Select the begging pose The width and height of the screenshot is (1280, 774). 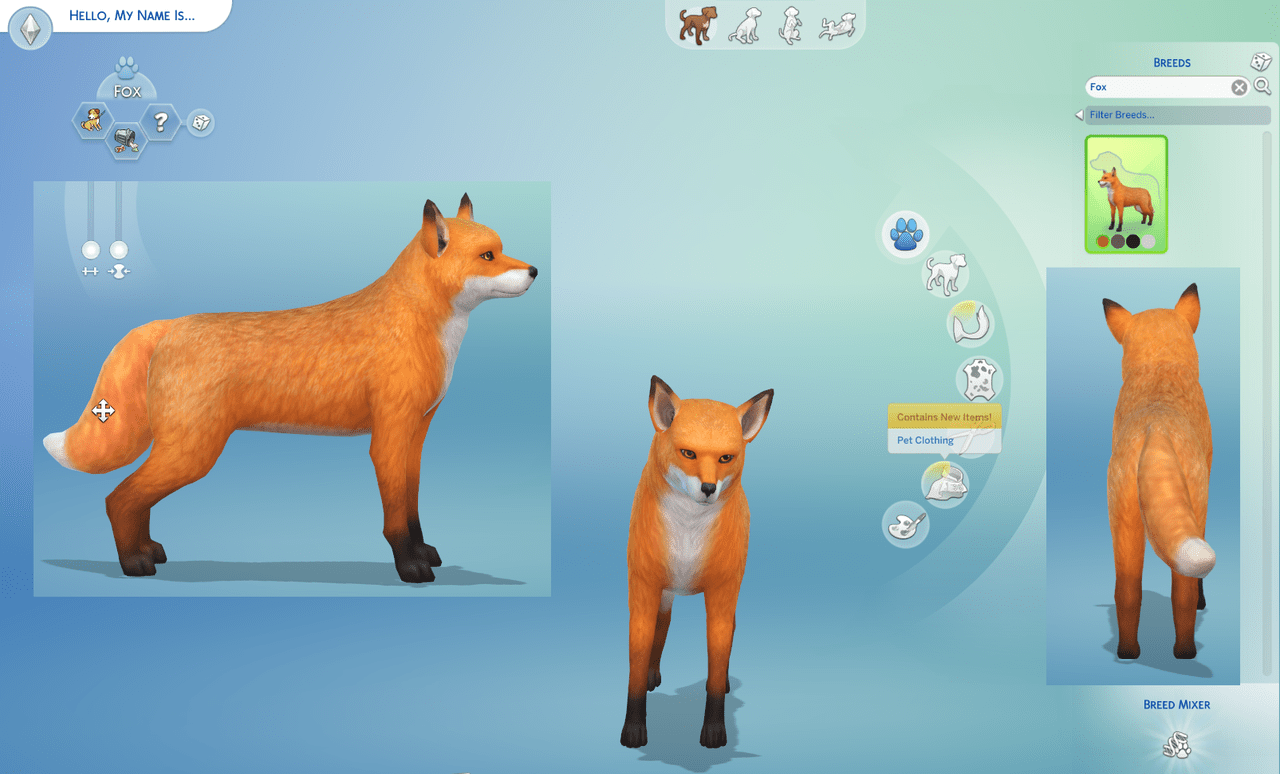point(791,23)
